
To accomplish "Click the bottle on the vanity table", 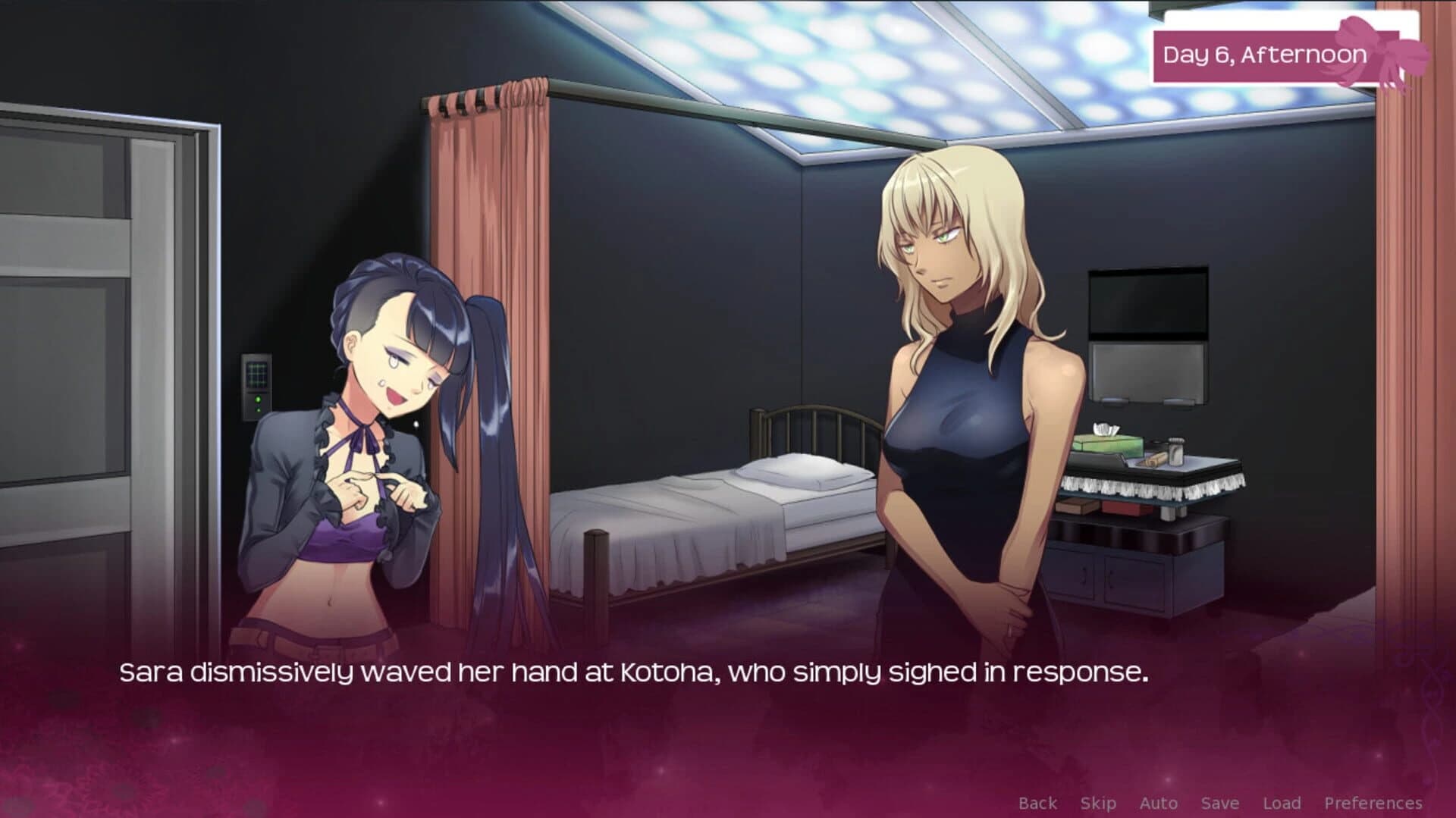I will pos(1175,451).
